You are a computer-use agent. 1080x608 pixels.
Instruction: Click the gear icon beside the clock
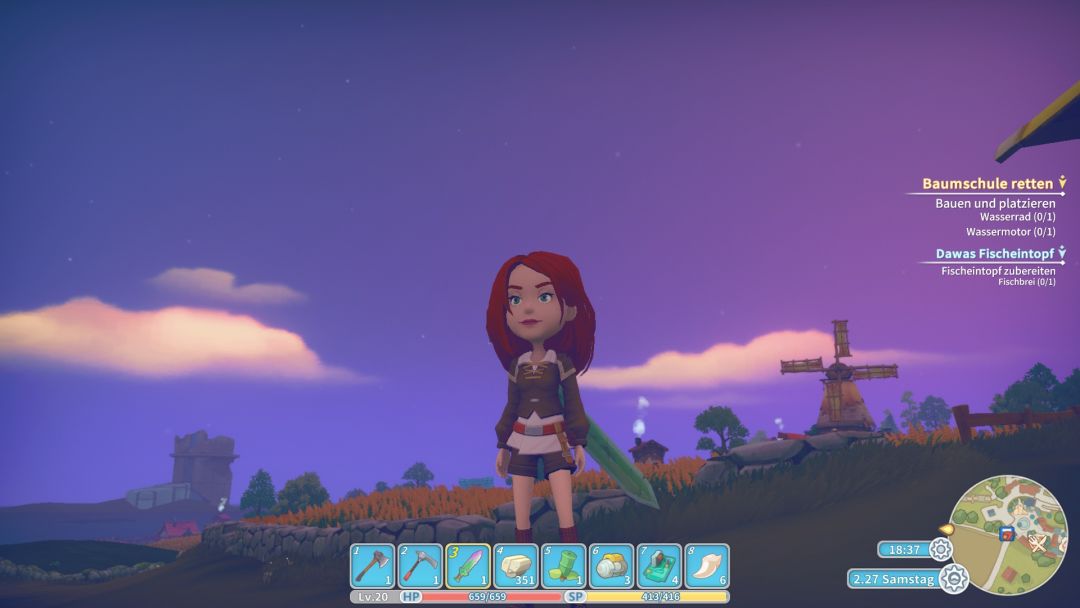point(940,549)
